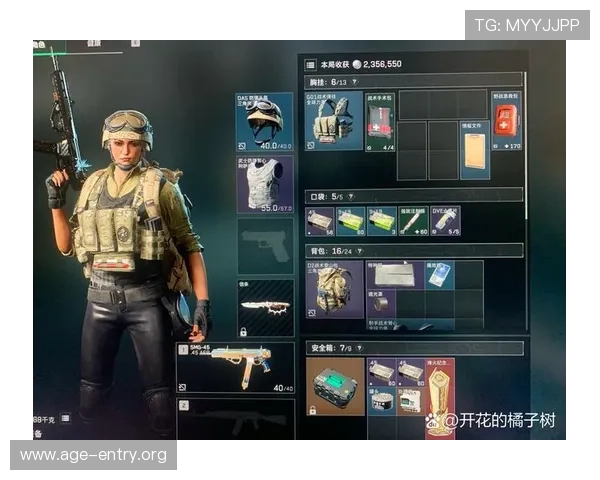This screenshot has width=600, height=480.
Task: Select the intelligence document item
Action: [474, 152]
